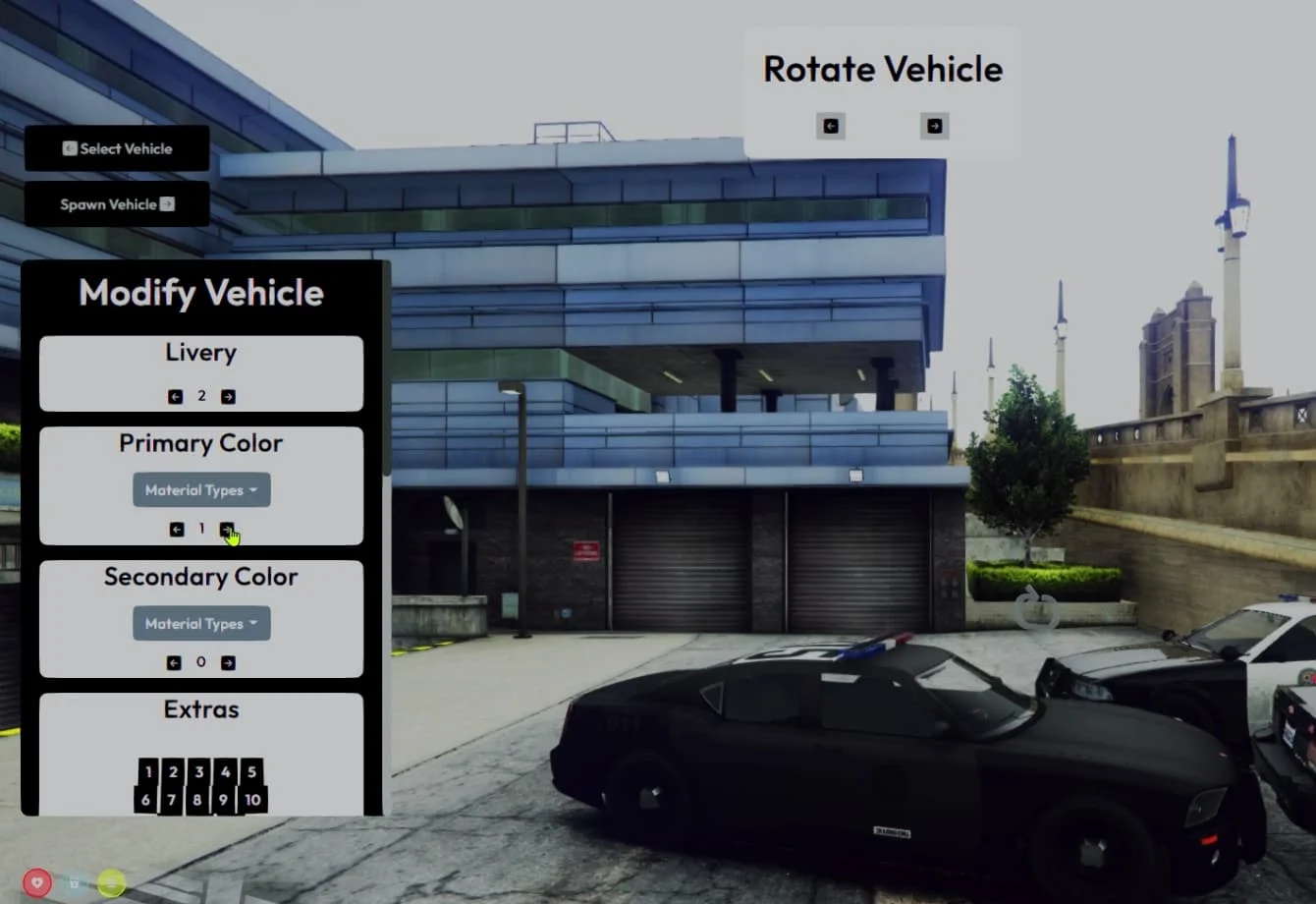Open the Secondary Color Material Types dropdown

[201, 624]
